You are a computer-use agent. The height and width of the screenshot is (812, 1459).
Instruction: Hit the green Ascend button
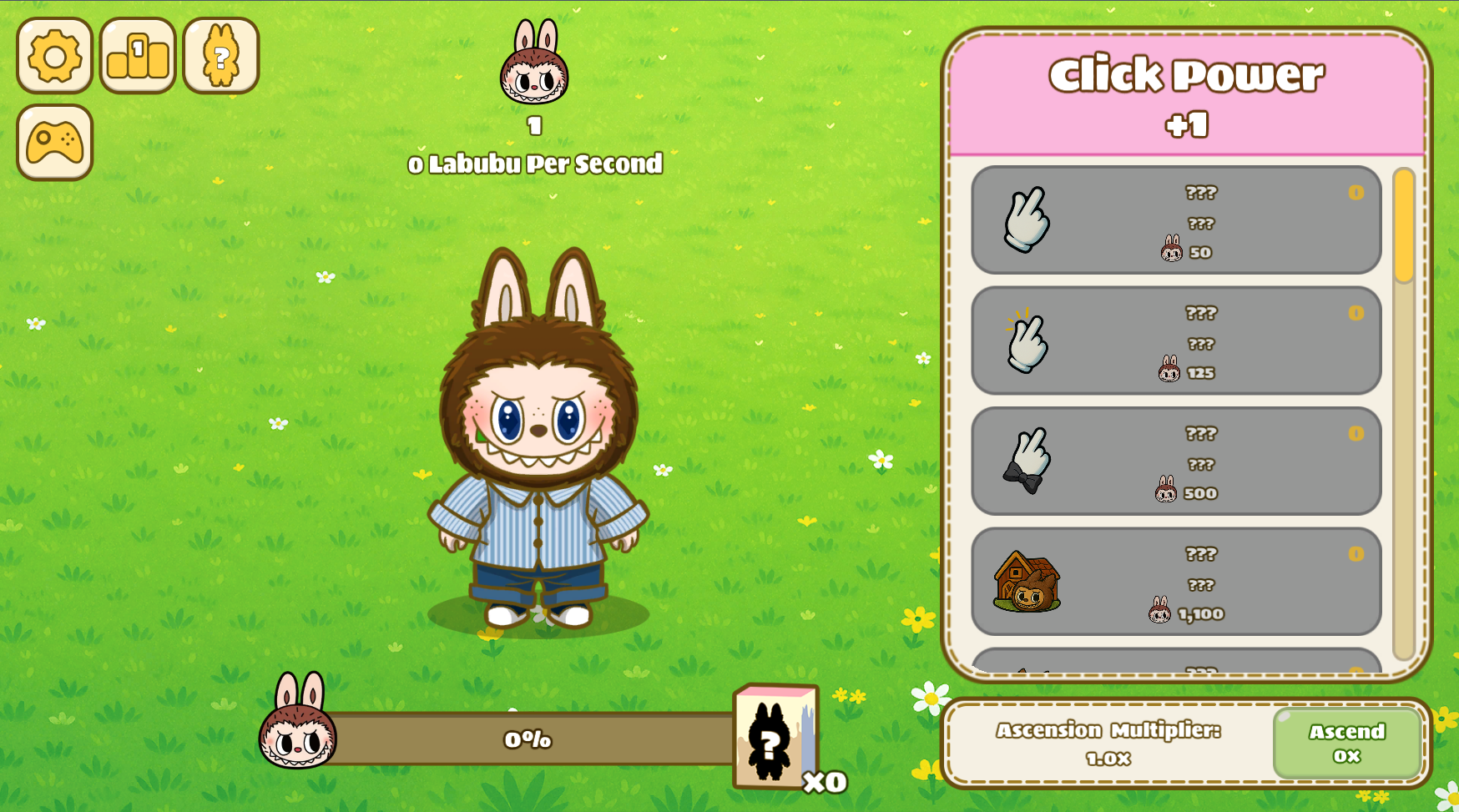click(1346, 743)
